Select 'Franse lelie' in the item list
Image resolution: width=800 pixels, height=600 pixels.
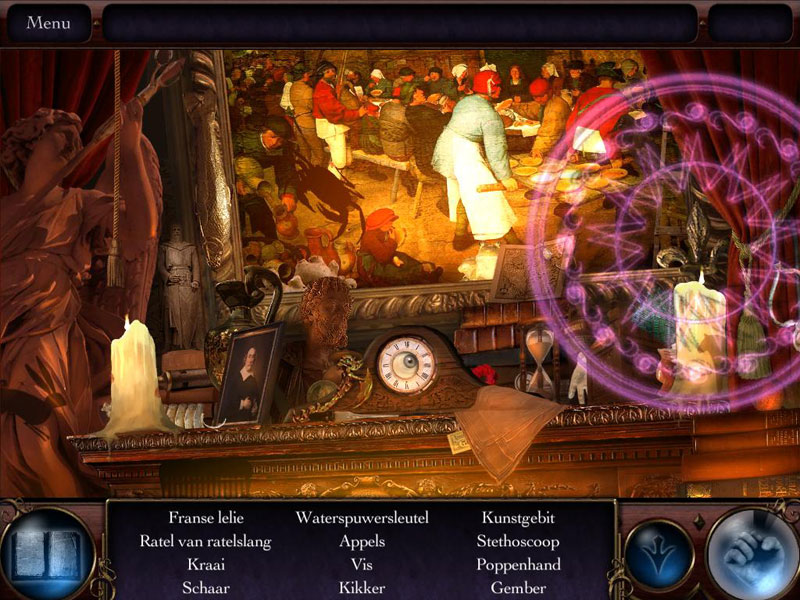point(206,518)
